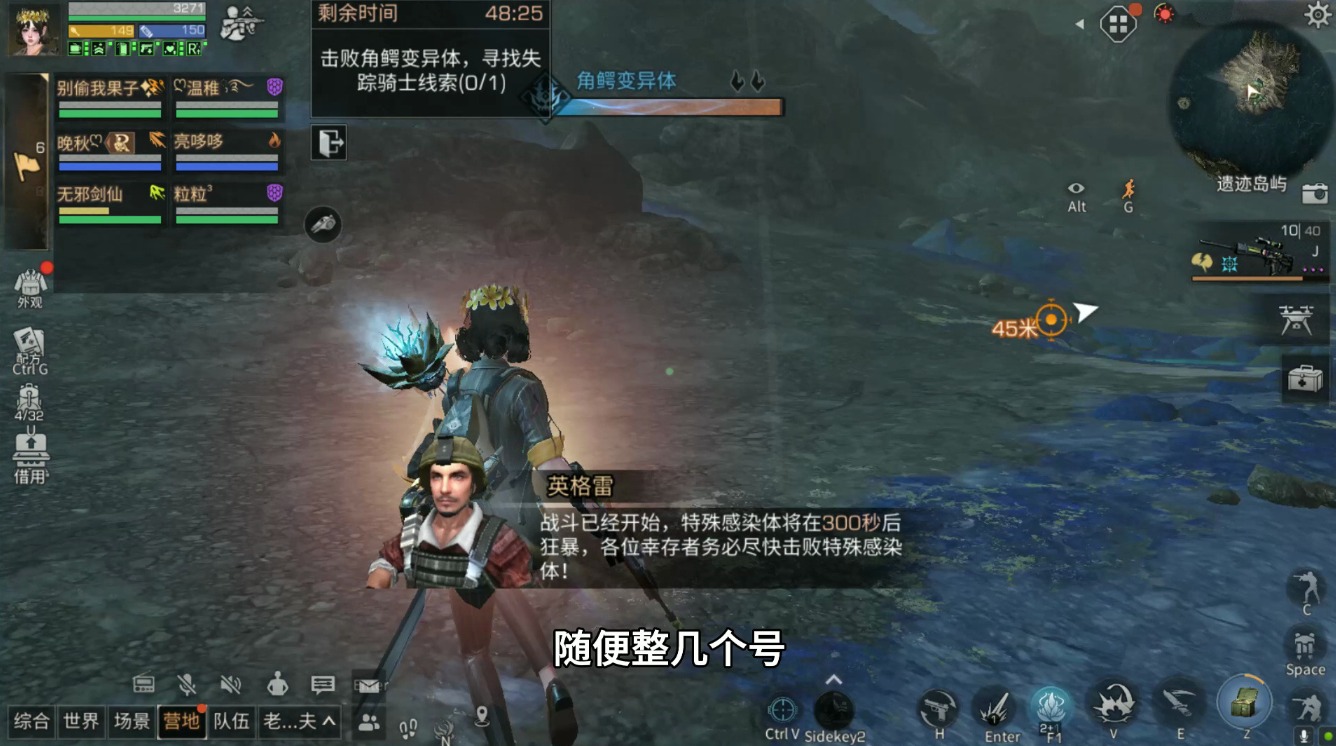Expand the chat channel chevron next to 老...夫
The height and width of the screenshot is (746, 1336).
point(327,723)
